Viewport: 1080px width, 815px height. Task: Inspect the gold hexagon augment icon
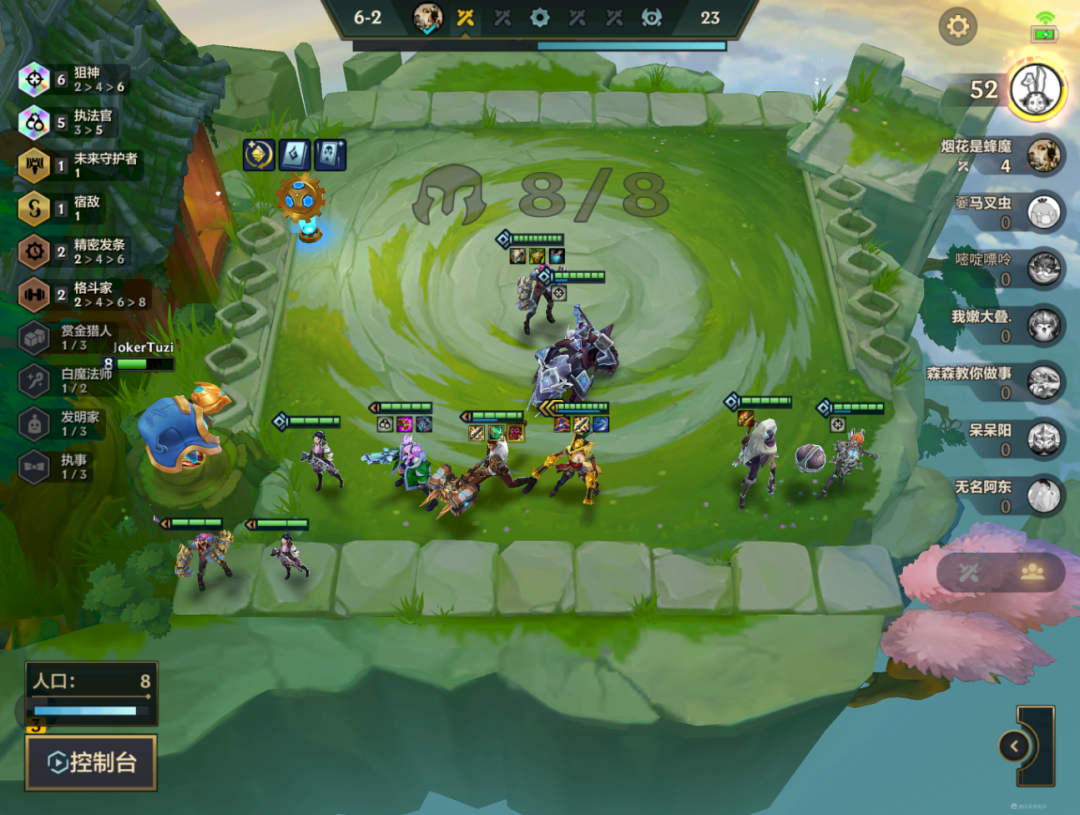tap(260, 155)
